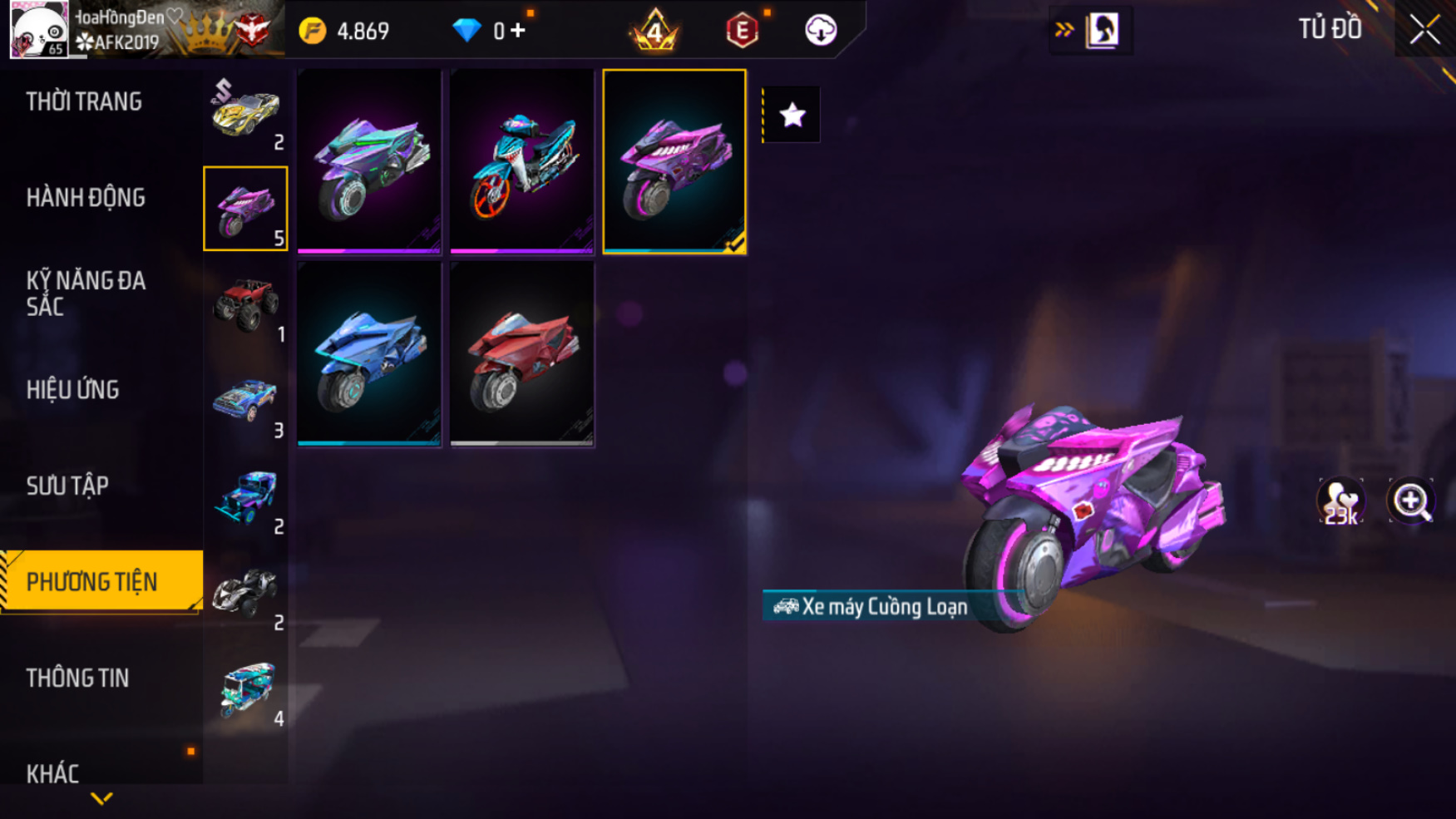Open the Hiệu Ứng tab
The height and width of the screenshot is (819, 1456).
point(73,390)
